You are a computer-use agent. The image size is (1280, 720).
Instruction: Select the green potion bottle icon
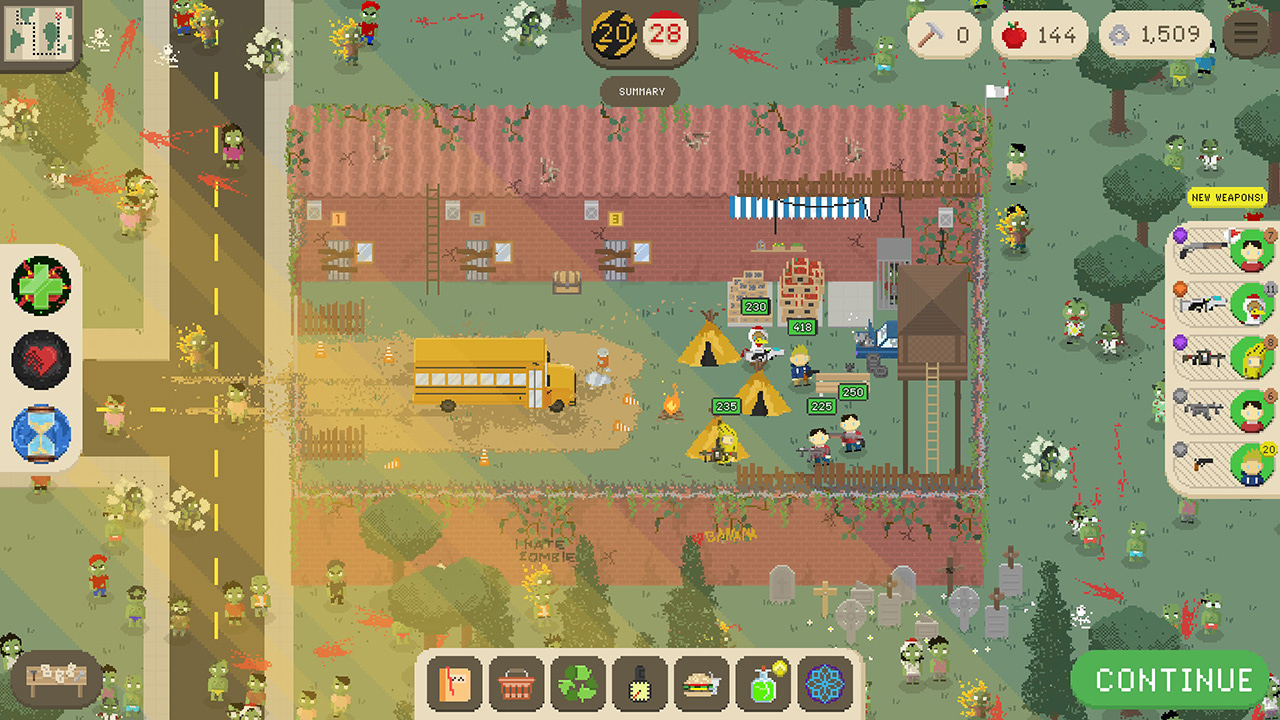click(x=763, y=685)
